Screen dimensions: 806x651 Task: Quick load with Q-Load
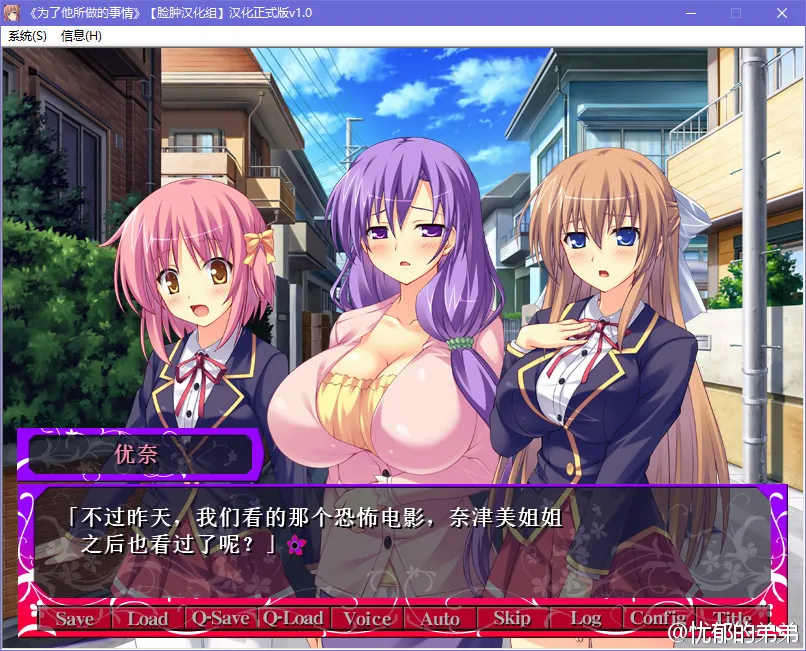coord(293,619)
